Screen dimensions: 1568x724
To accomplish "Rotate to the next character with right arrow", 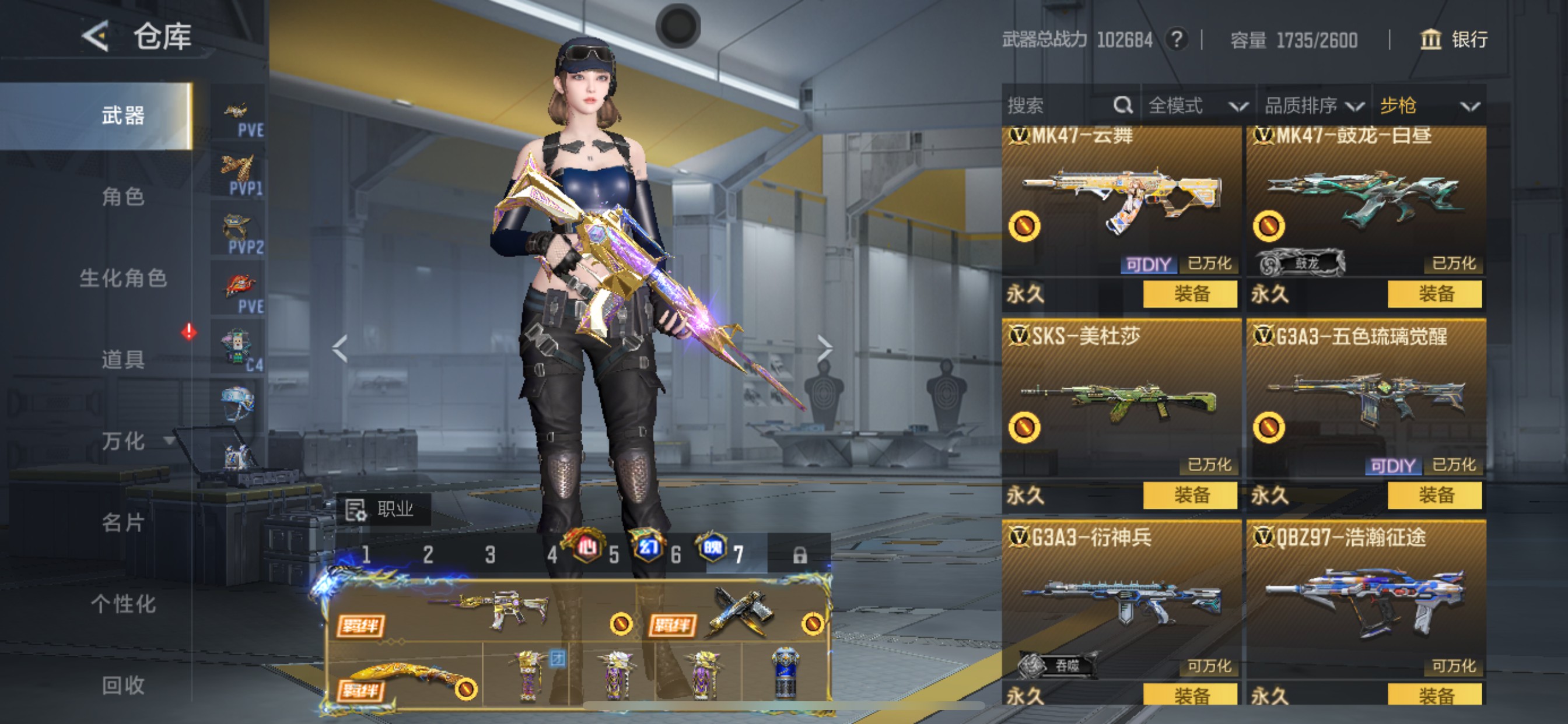I will 824,348.
